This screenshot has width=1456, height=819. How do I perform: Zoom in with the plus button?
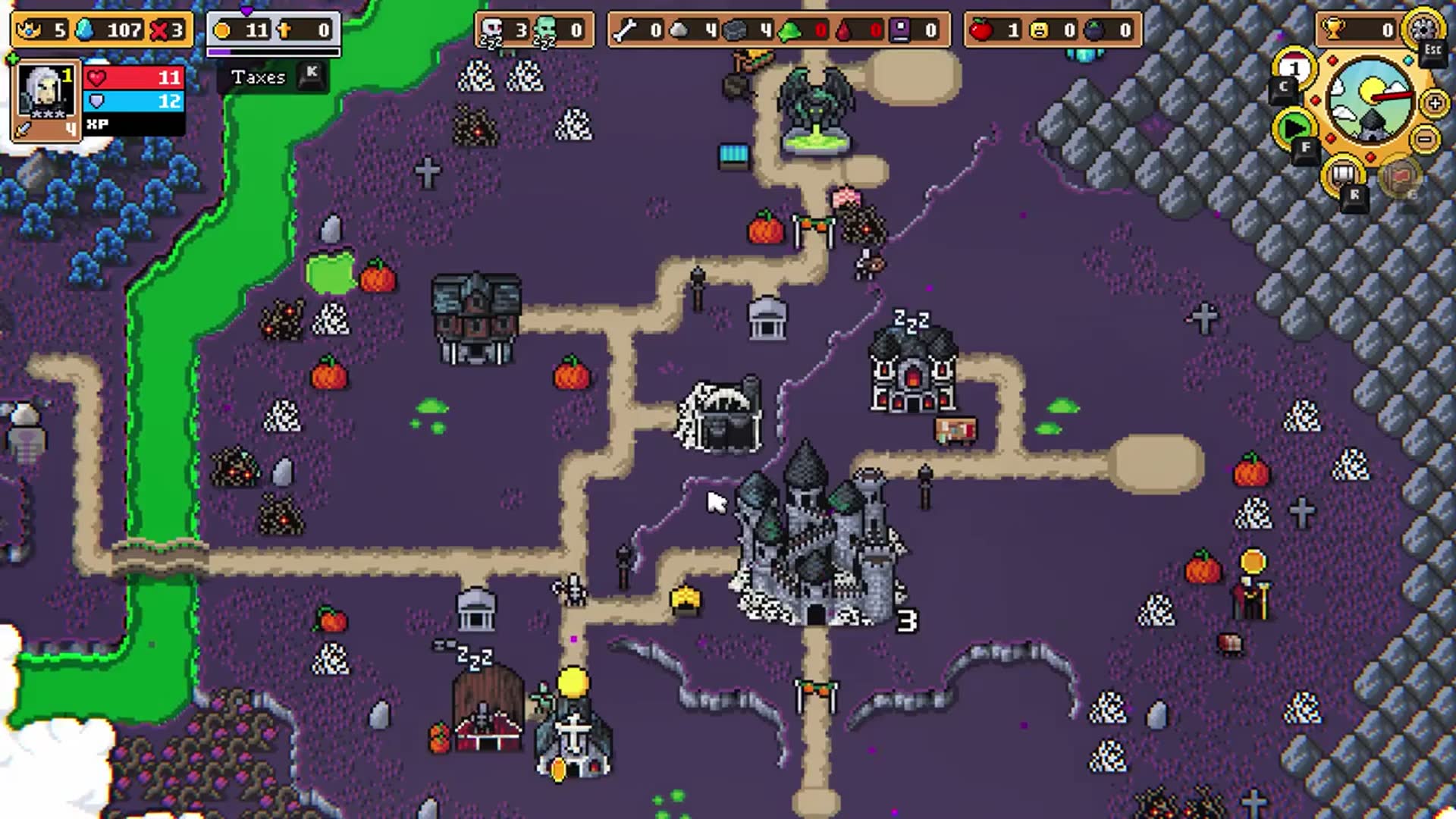tap(1435, 103)
